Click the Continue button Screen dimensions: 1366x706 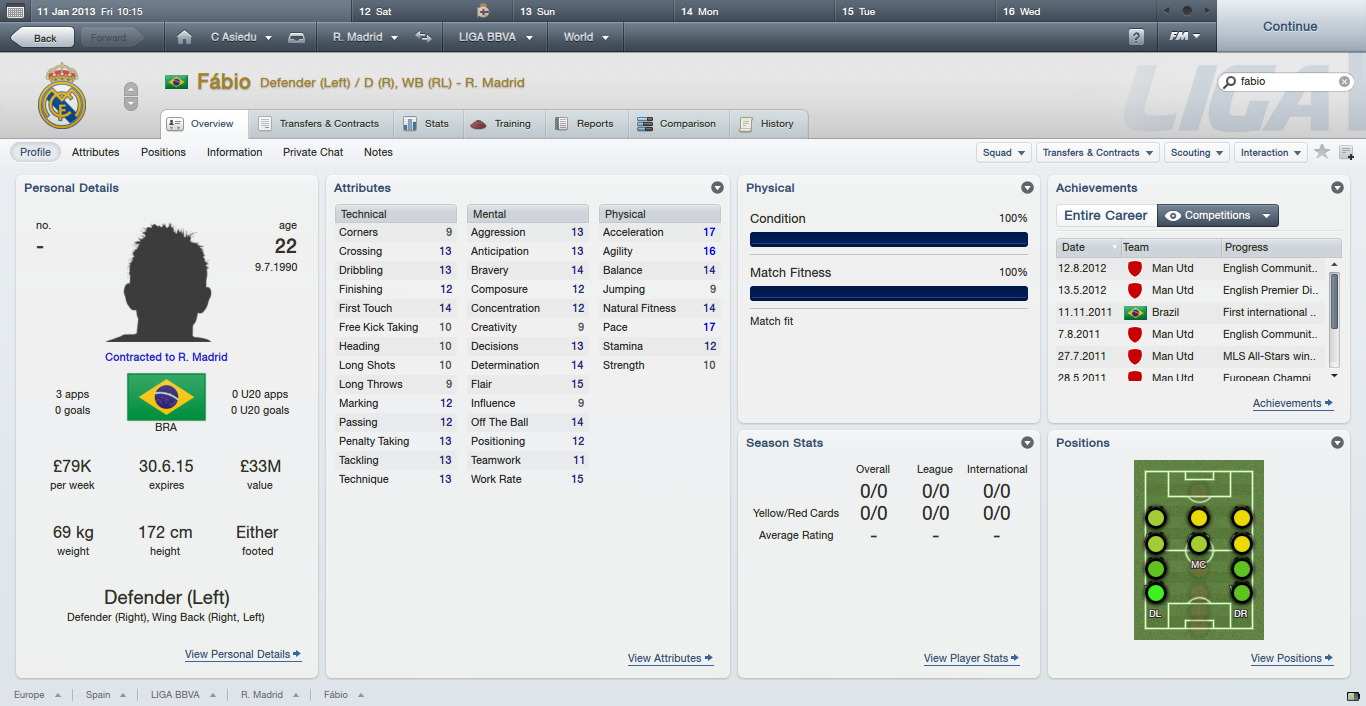click(1289, 27)
